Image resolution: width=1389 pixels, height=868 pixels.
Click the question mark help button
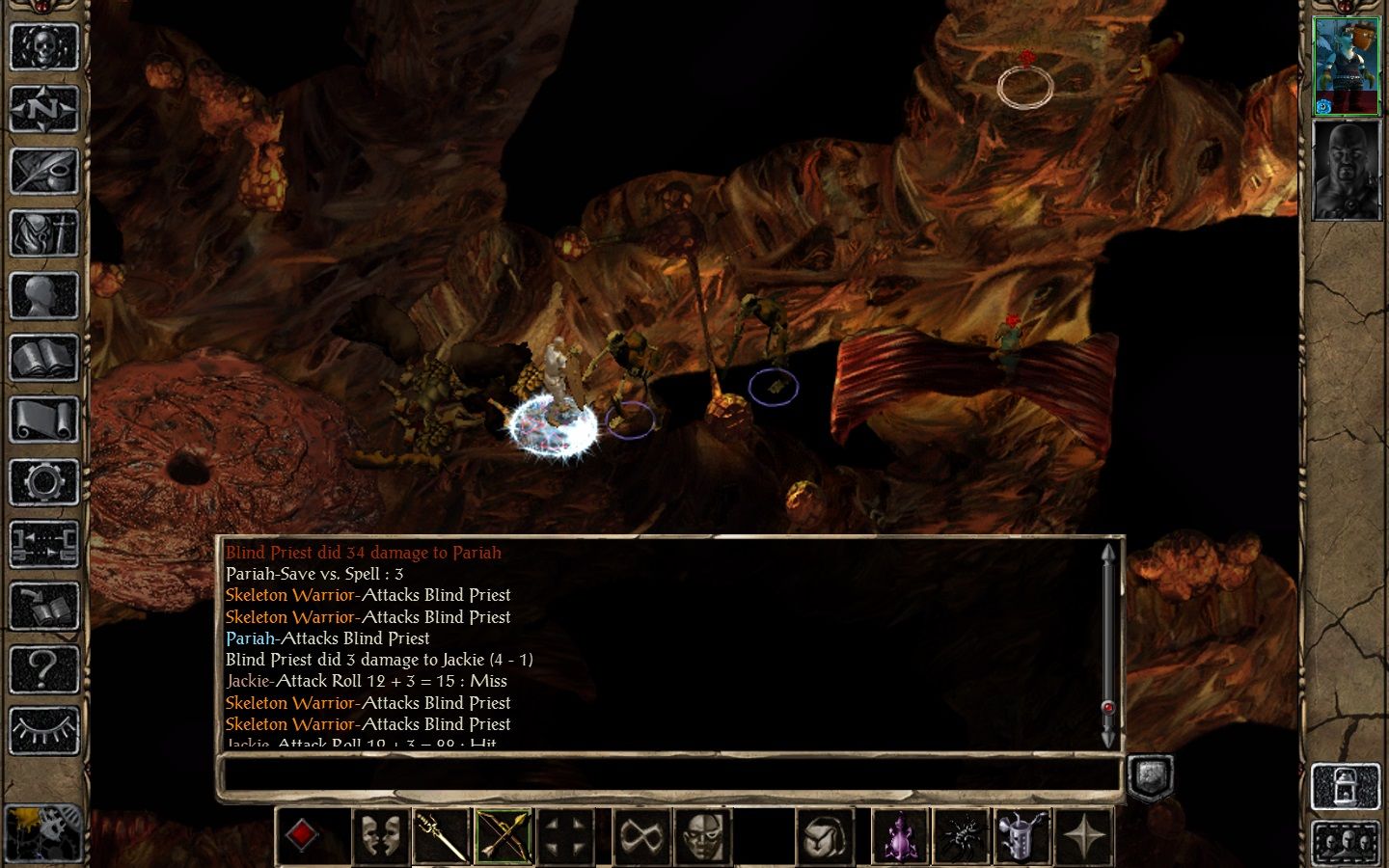(43, 667)
